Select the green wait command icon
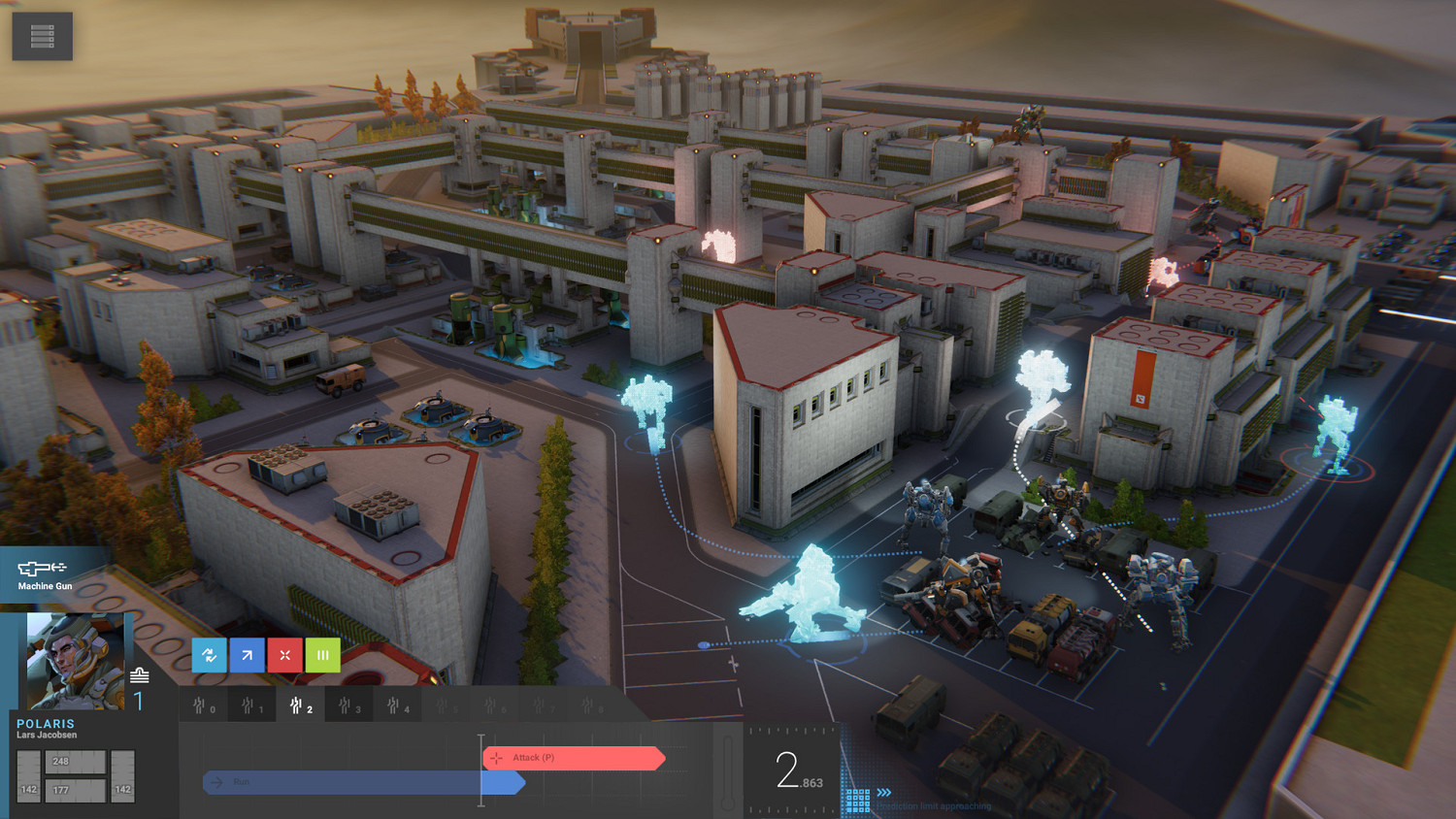 point(321,655)
